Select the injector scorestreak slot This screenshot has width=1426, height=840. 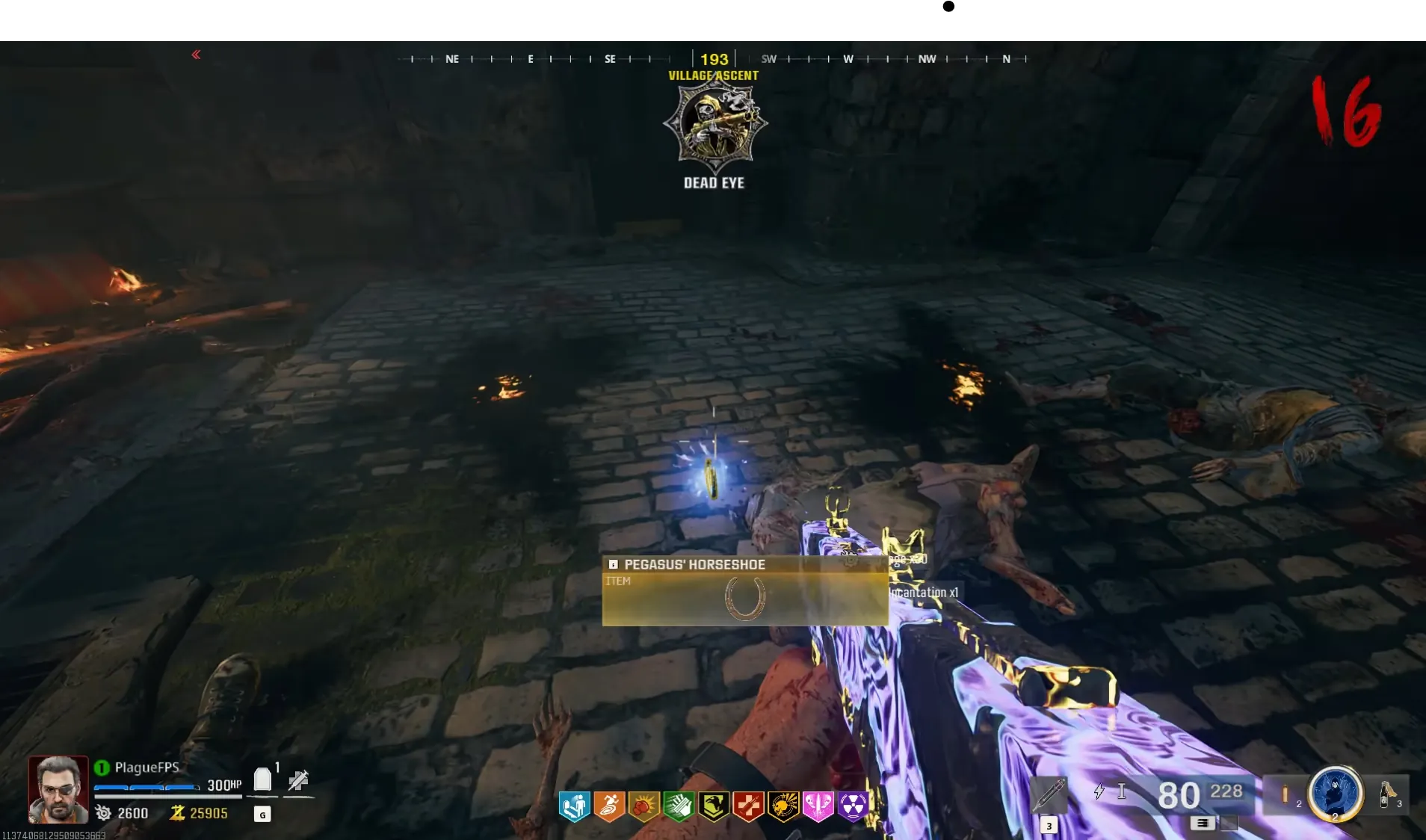coord(1049,795)
